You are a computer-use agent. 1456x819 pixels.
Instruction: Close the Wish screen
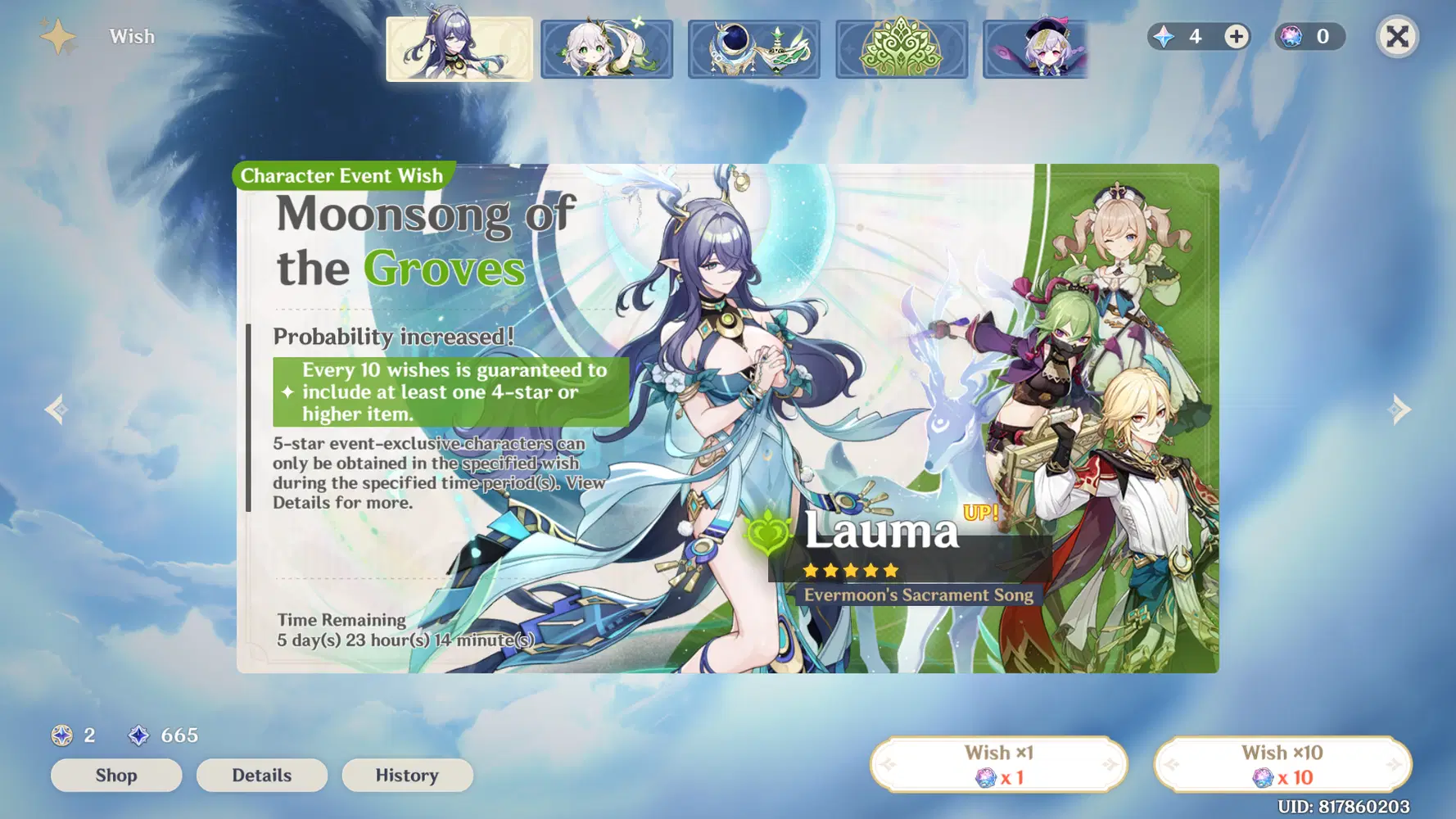point(1397,36)
